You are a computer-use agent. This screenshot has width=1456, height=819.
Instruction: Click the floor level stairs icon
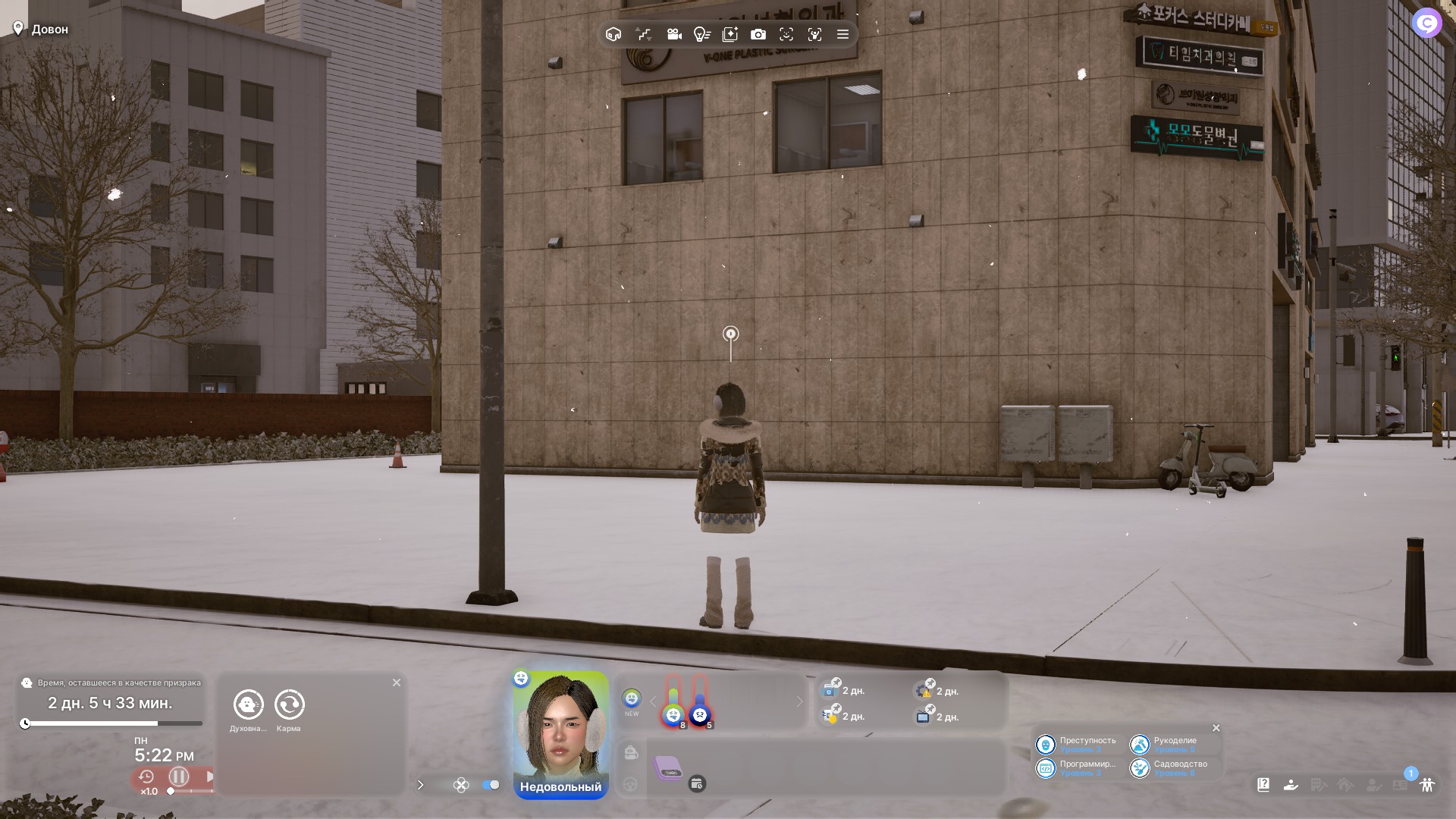[x=644, y=34]
